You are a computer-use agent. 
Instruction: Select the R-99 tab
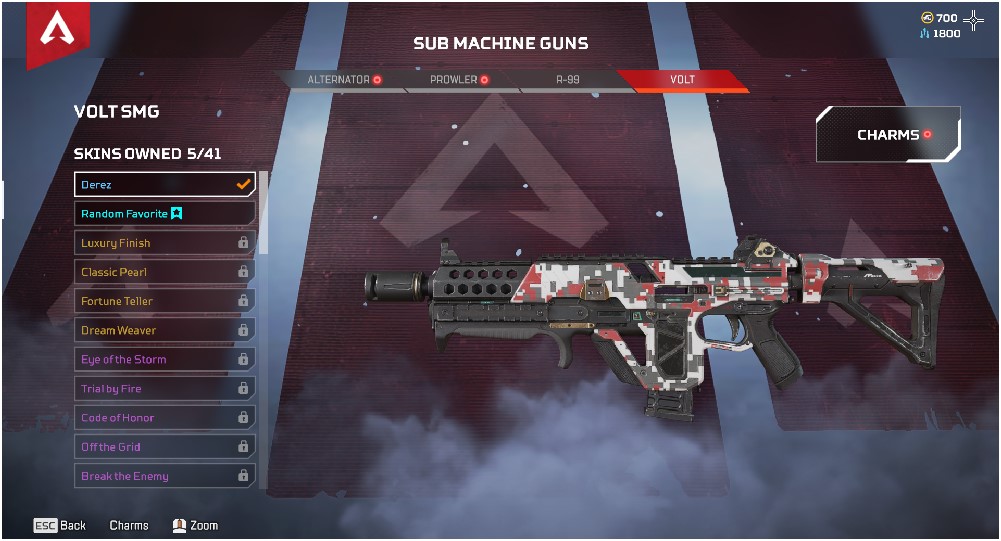(568, 80)
